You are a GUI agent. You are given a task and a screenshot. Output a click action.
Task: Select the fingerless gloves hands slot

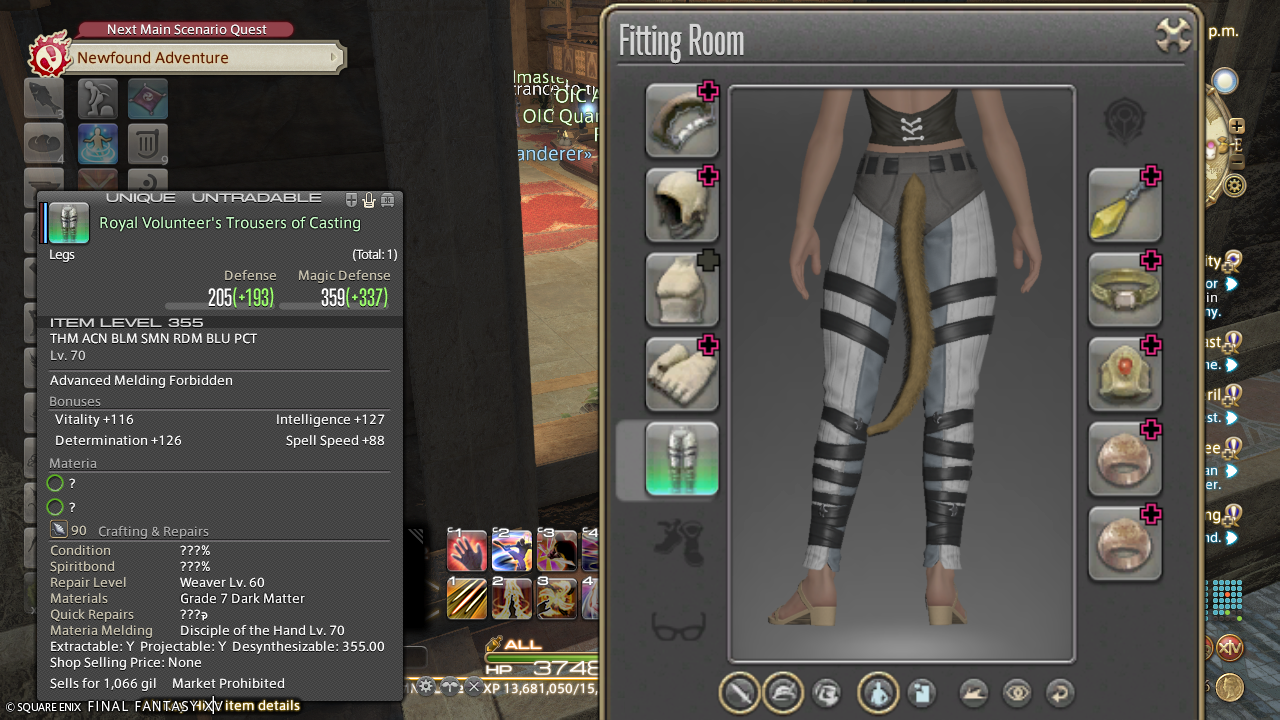(x=682, y=375)
